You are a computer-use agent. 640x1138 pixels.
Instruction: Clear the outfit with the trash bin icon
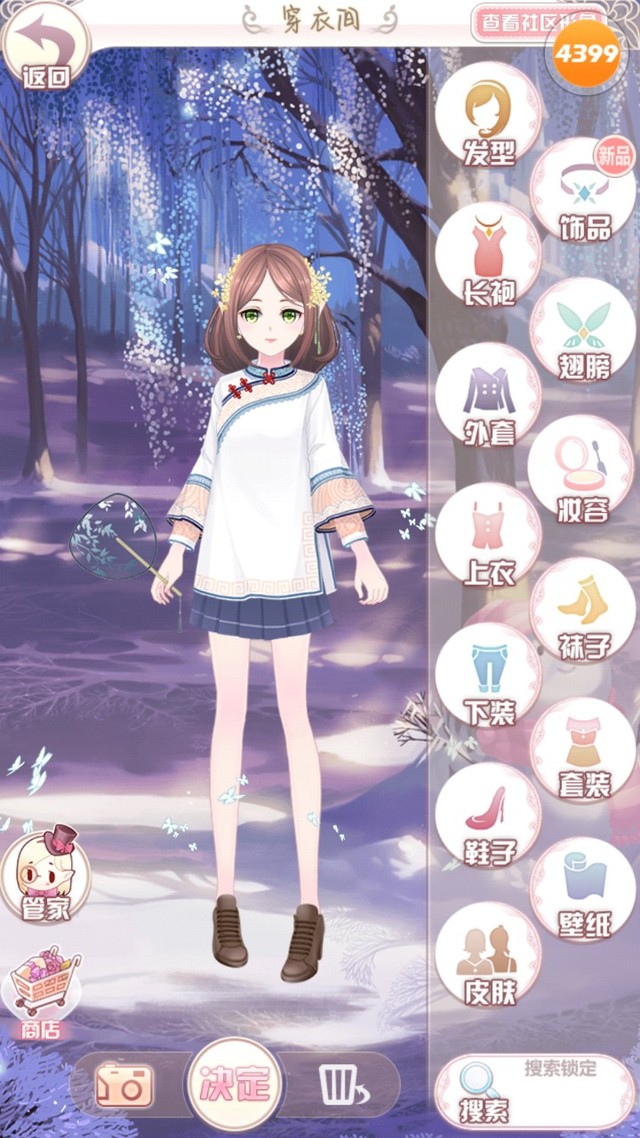(x=341, y=1085)
